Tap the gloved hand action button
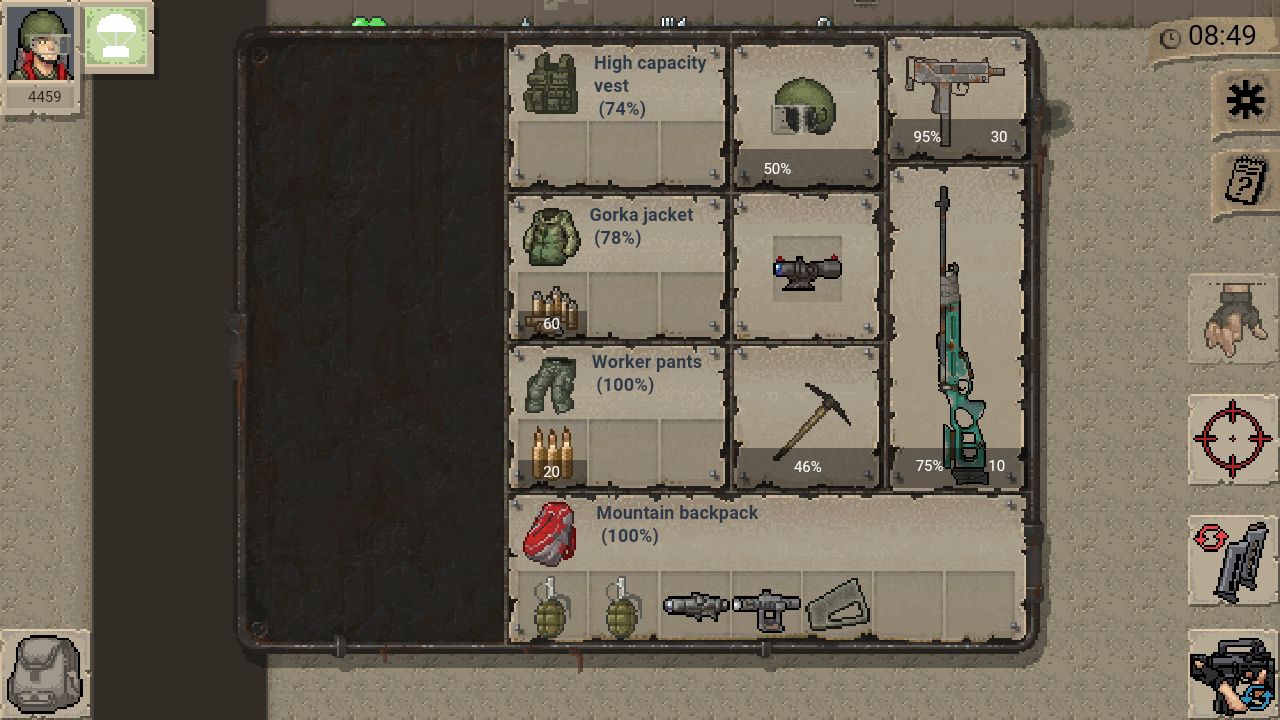1280x720 pixels. (x=1232, y=319)
